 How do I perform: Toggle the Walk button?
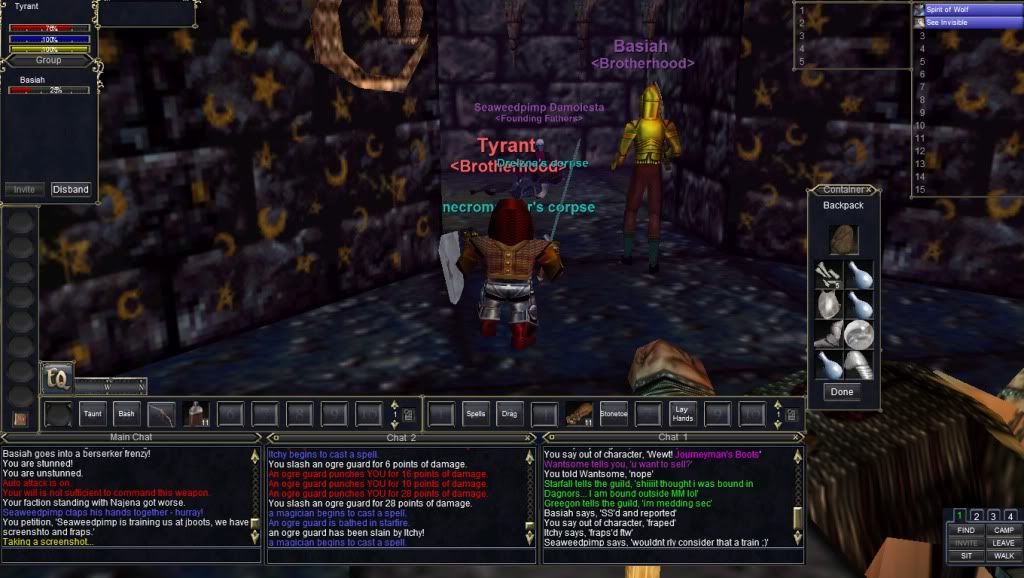(x=1004, y=556)
